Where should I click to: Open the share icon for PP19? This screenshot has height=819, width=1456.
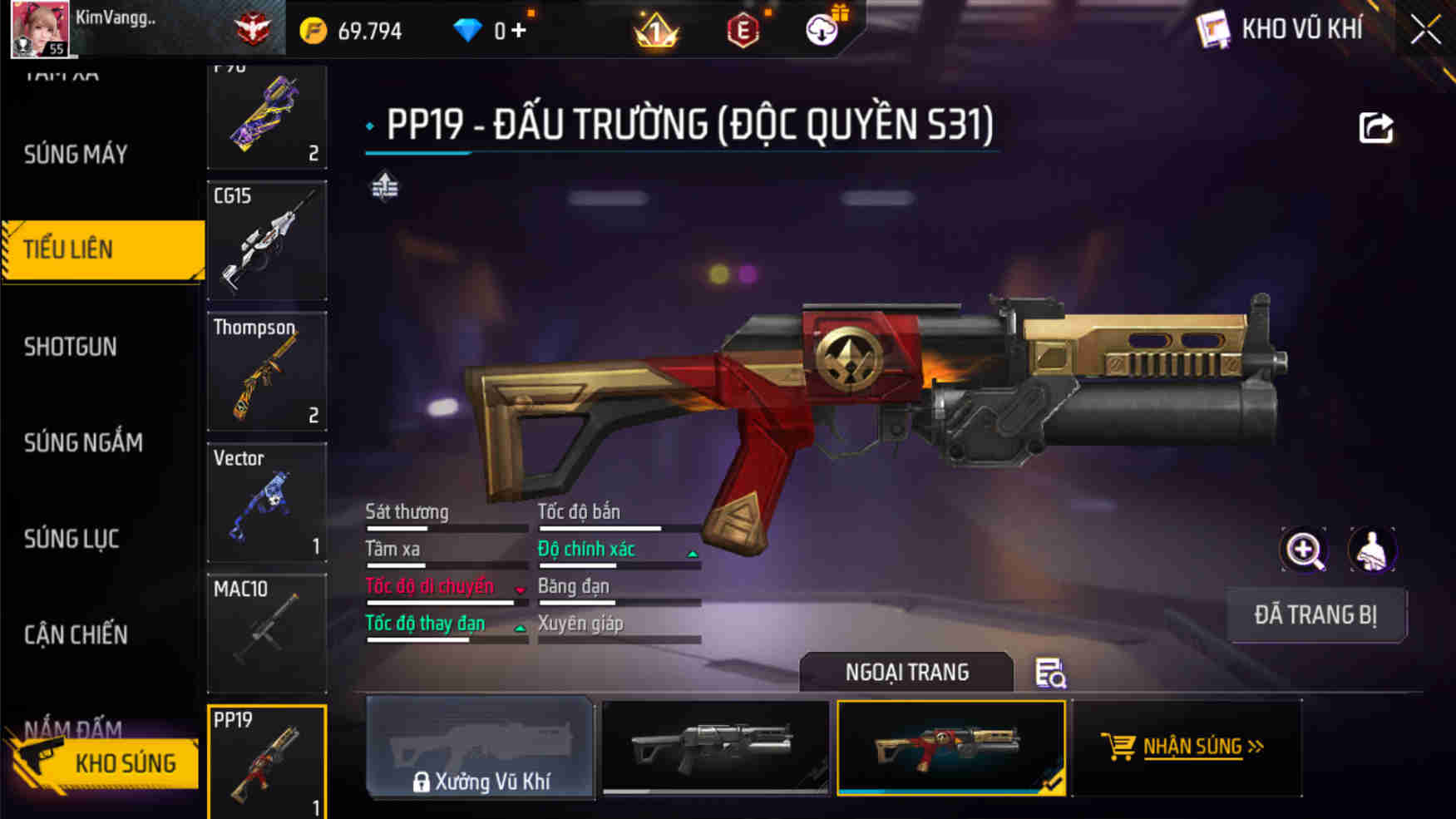click(x=1378, y=126)
